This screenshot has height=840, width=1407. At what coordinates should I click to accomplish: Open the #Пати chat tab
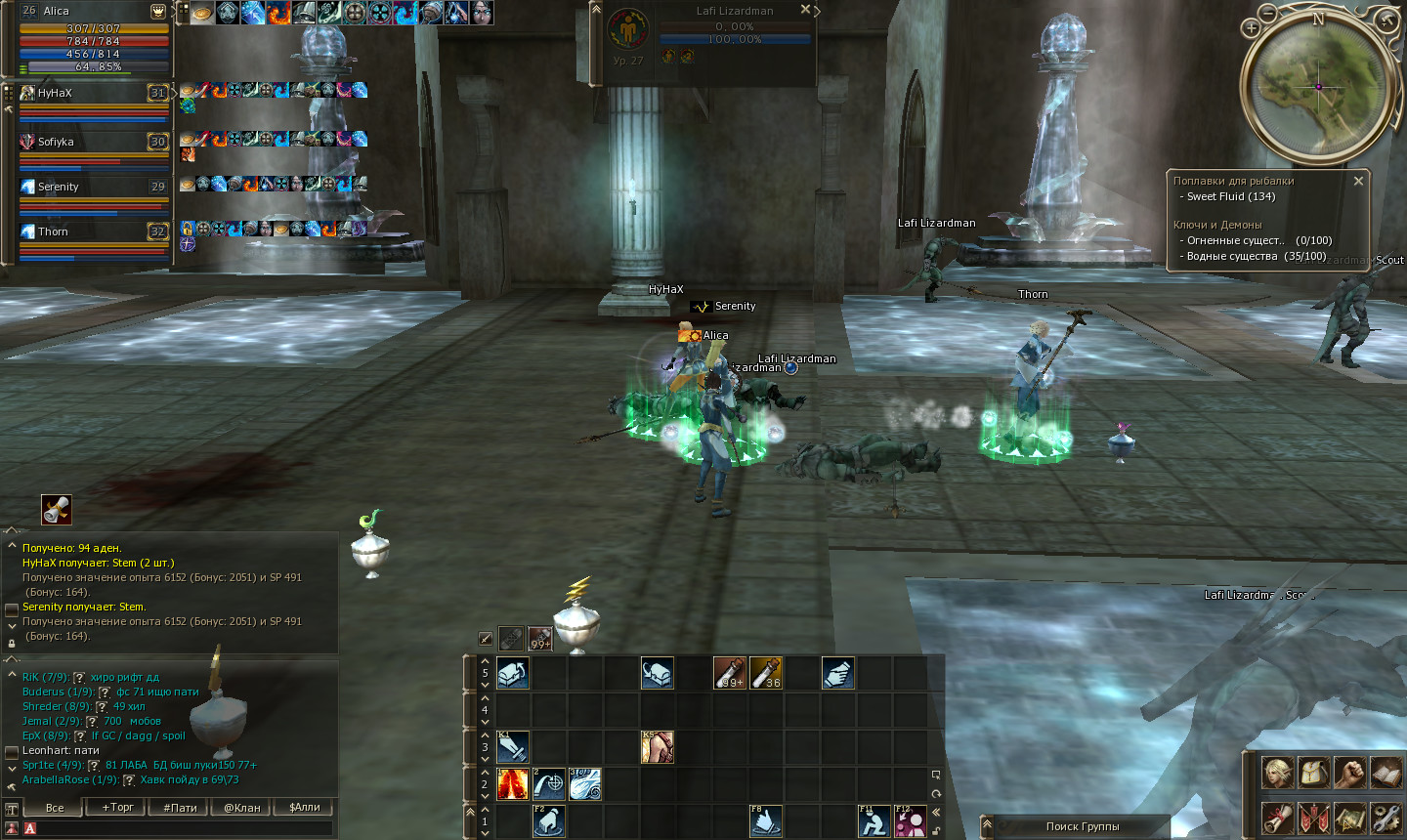[x=180, y=808]
